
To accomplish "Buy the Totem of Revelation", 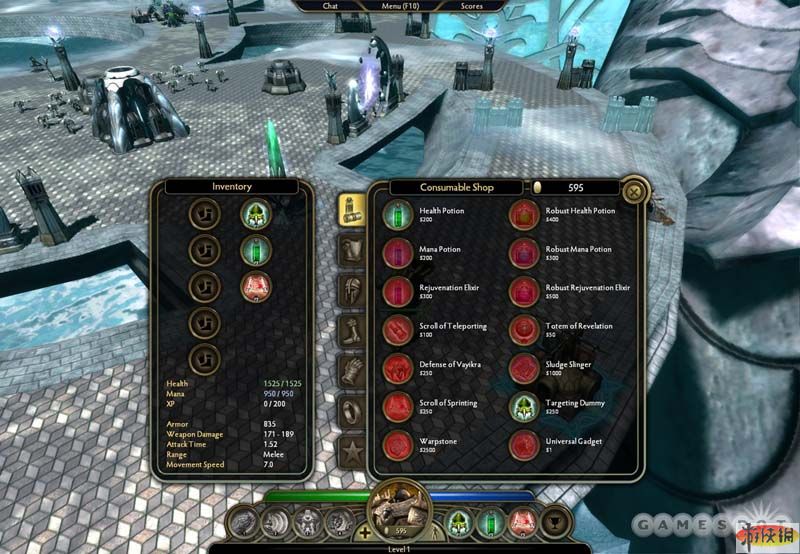I will [524, 330].
